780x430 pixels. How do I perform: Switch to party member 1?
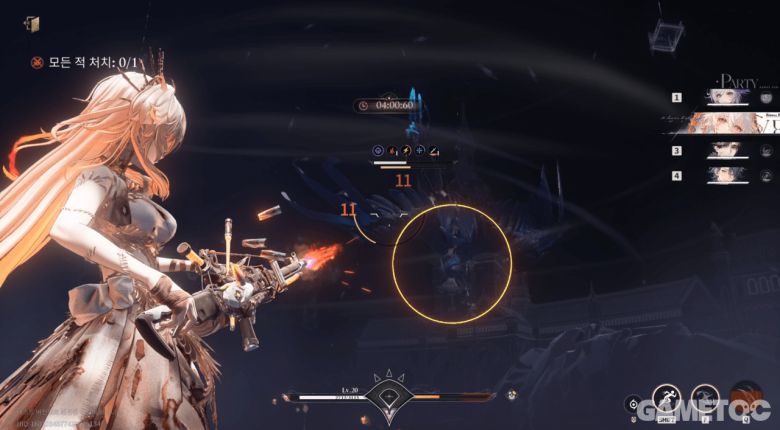click(730, 97)
